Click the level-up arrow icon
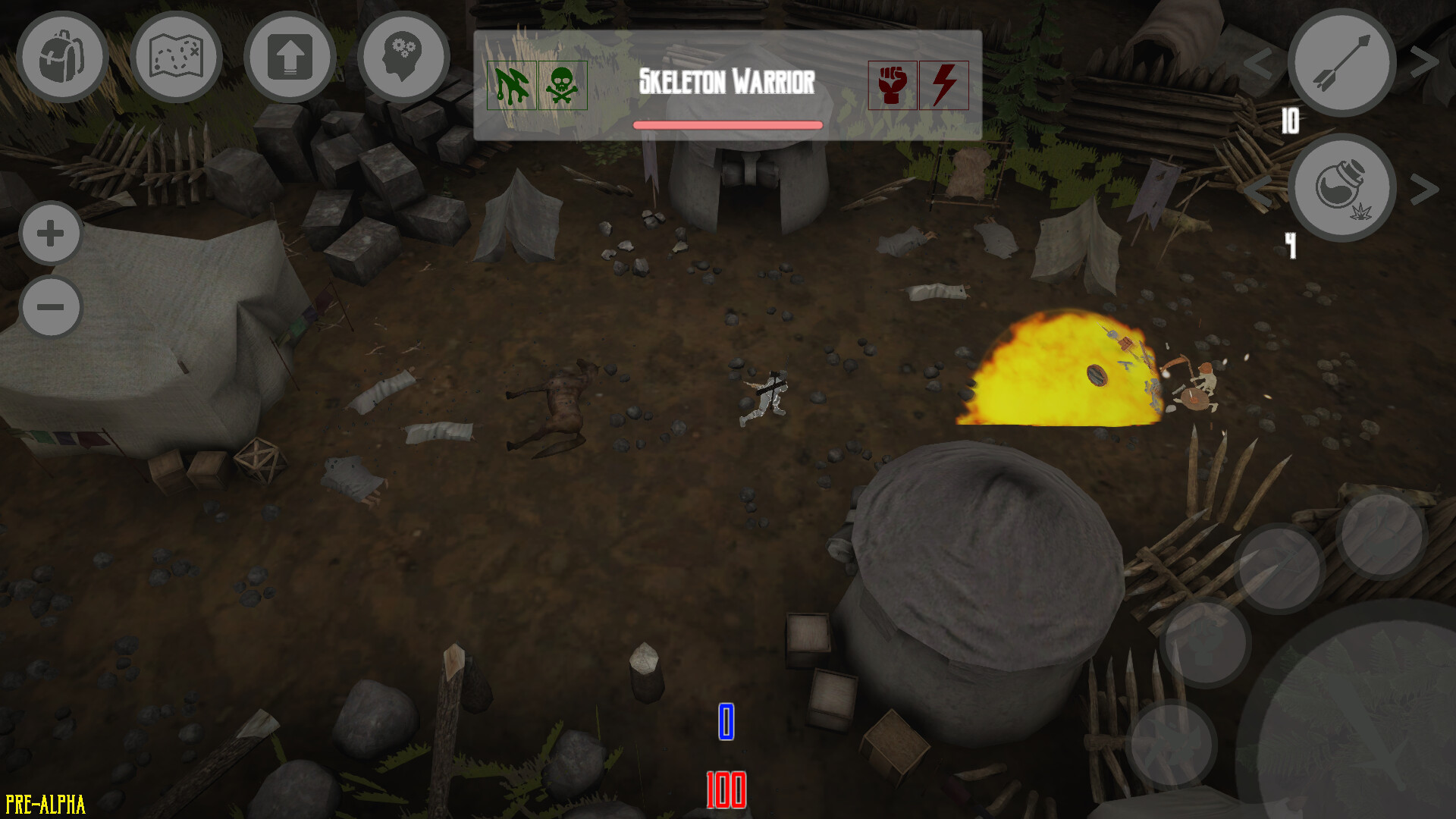Screen dimensions: 1456x819 [x=290, y=55]
